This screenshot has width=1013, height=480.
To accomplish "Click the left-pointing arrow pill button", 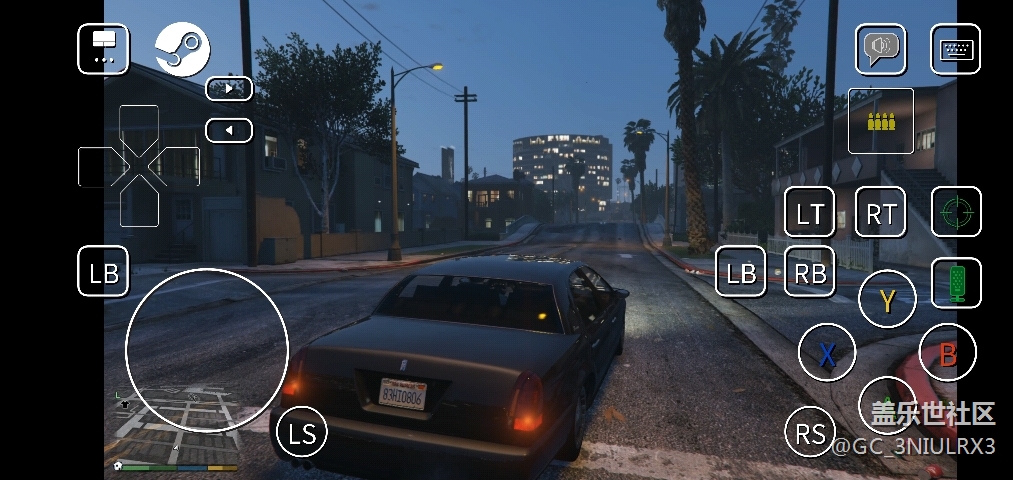I will (229, 130).
